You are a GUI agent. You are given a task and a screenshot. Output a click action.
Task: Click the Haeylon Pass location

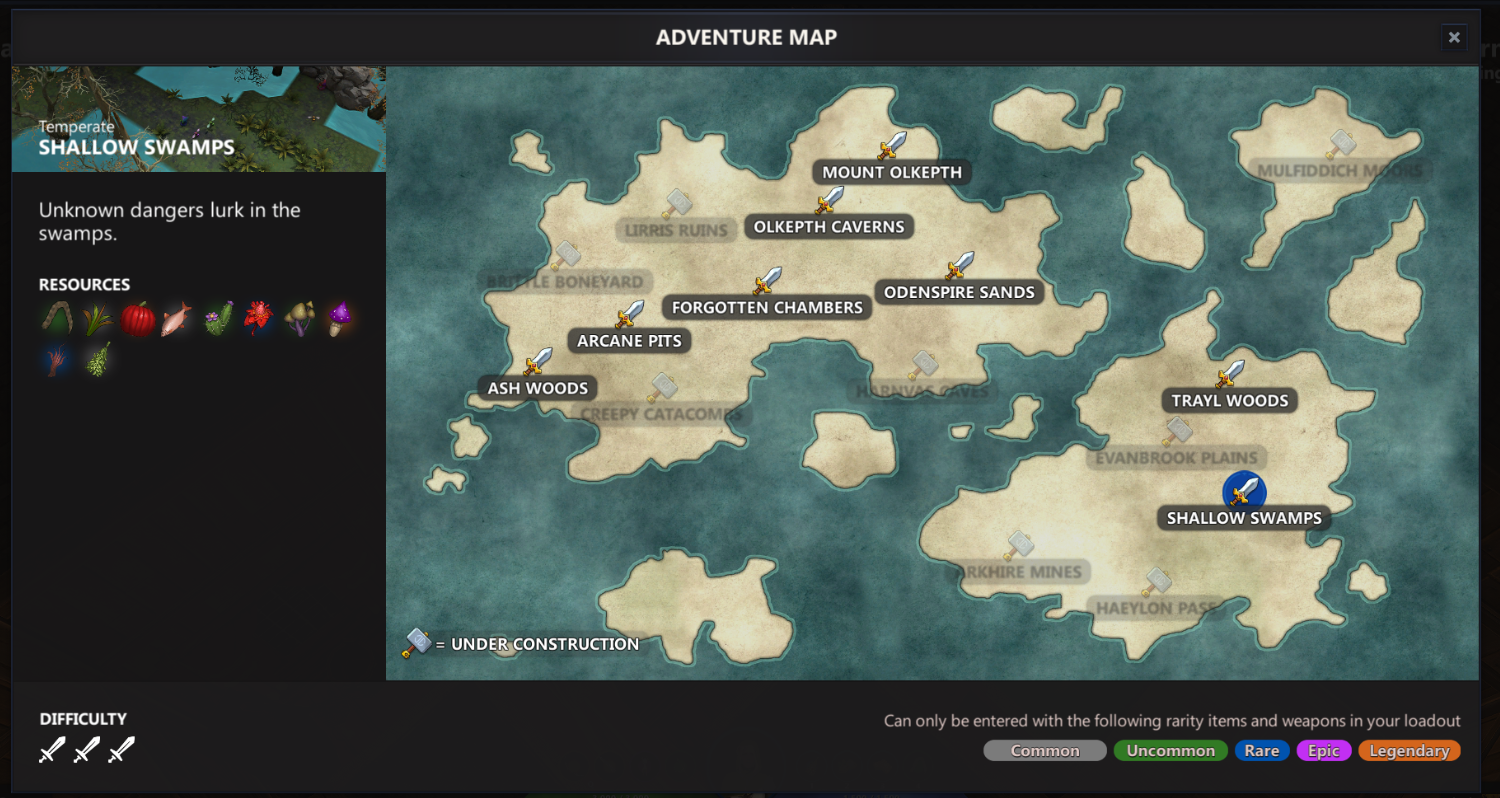point(1156,607)
